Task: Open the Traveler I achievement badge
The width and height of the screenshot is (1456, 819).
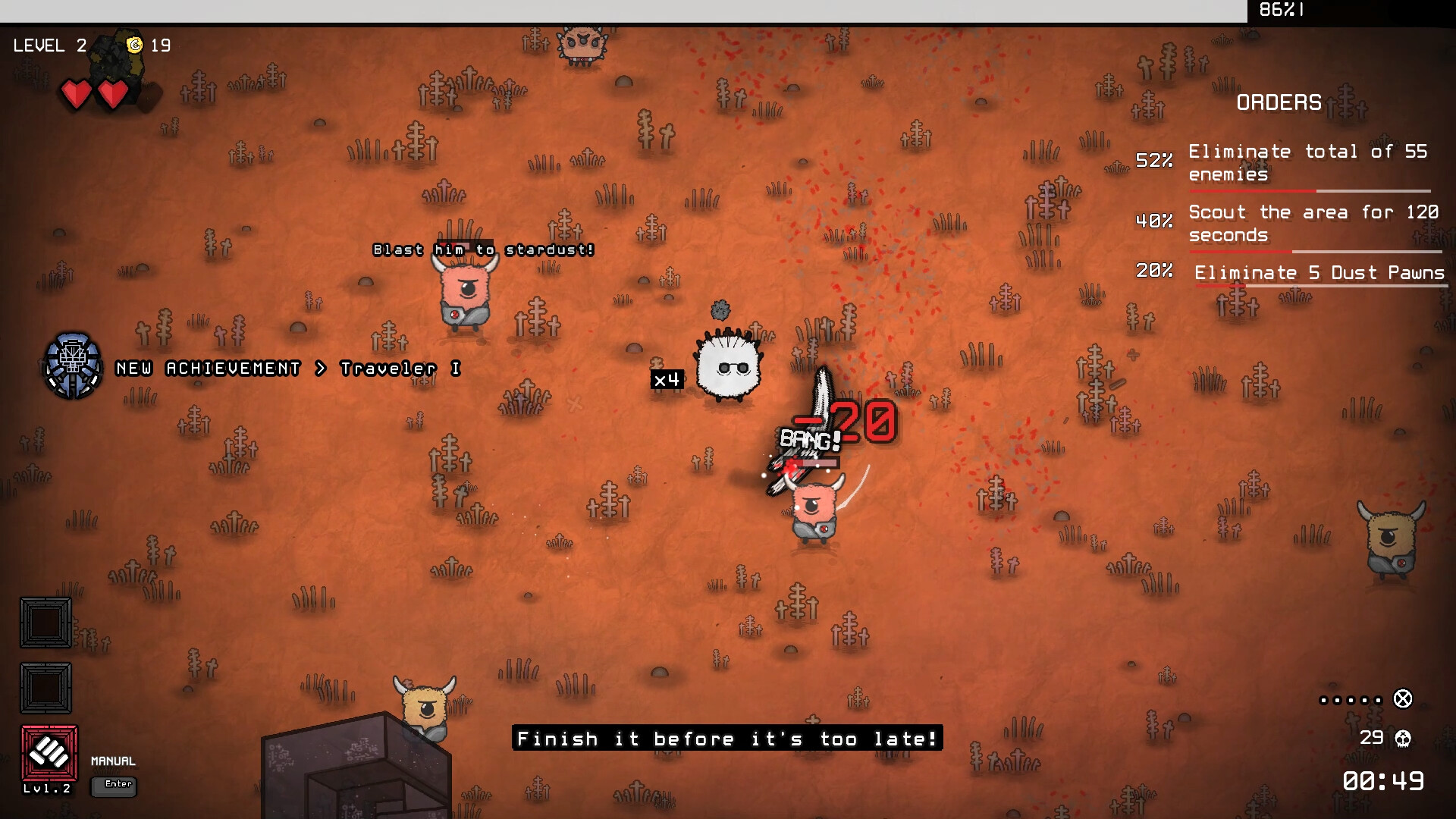Action: 73,366
